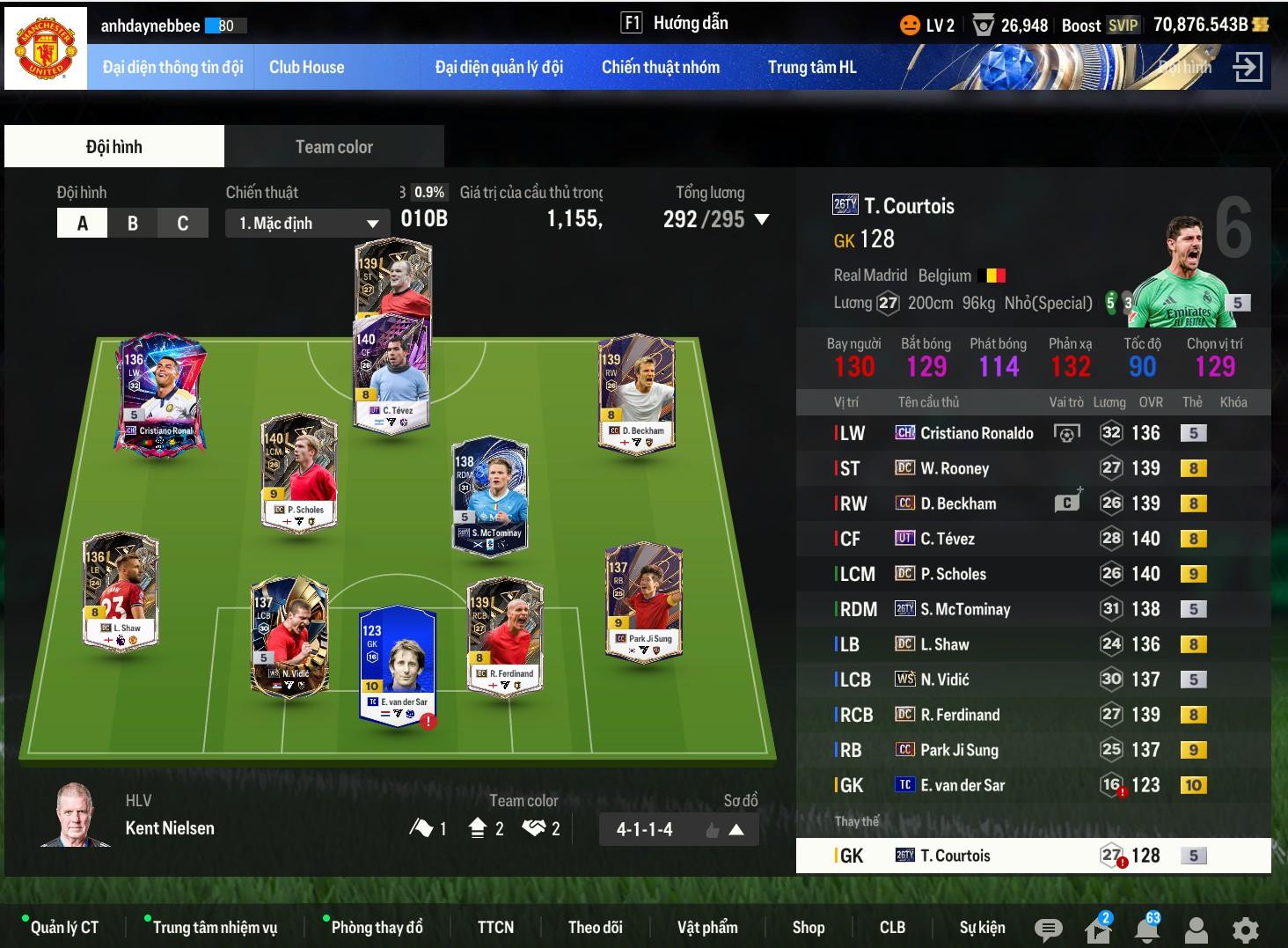
Task: Expand the Tổng lương salary arrow
Action: point(762,219)
